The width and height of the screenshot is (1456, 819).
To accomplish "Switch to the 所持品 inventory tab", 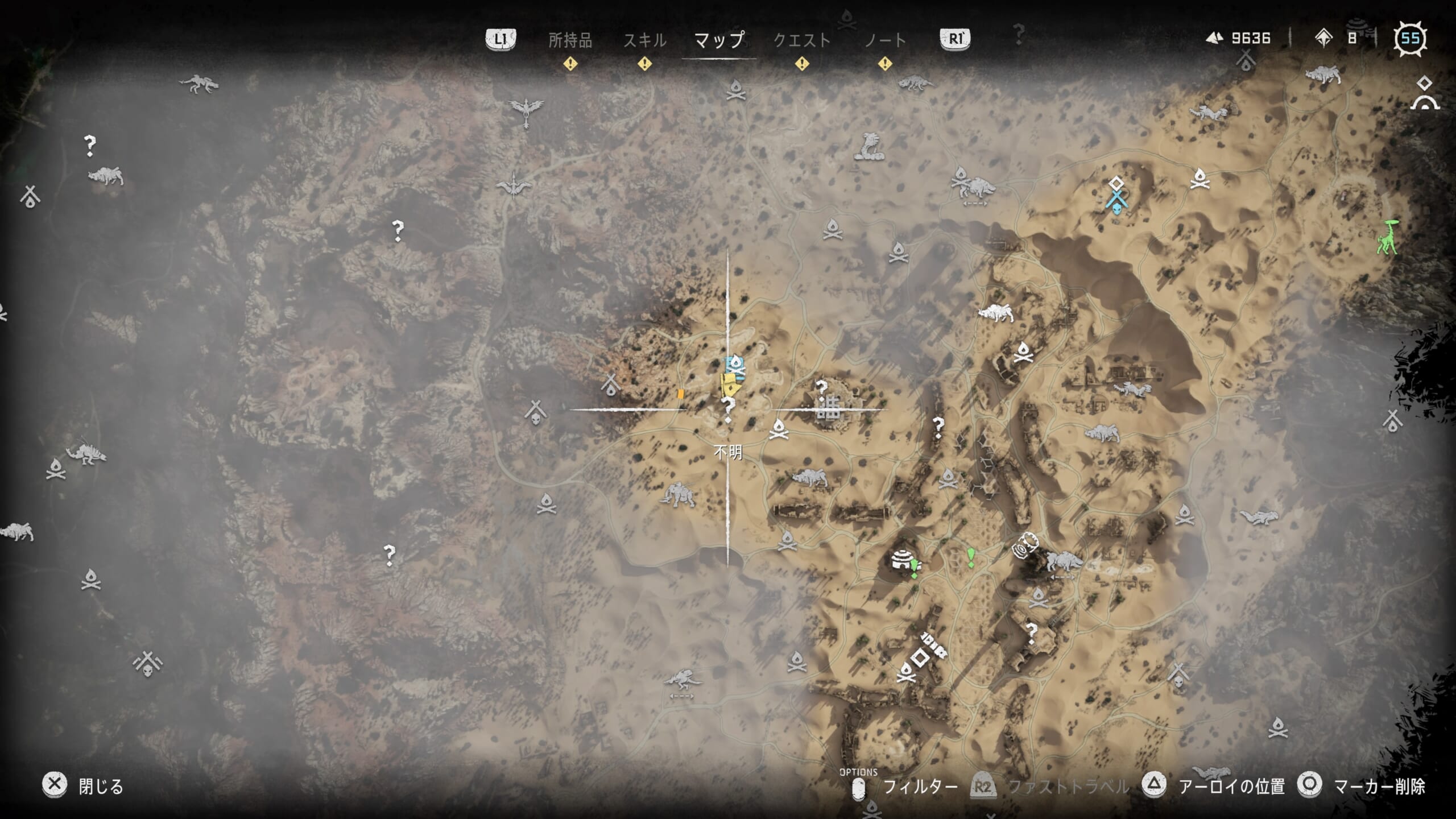I will (x=570, y=40).
